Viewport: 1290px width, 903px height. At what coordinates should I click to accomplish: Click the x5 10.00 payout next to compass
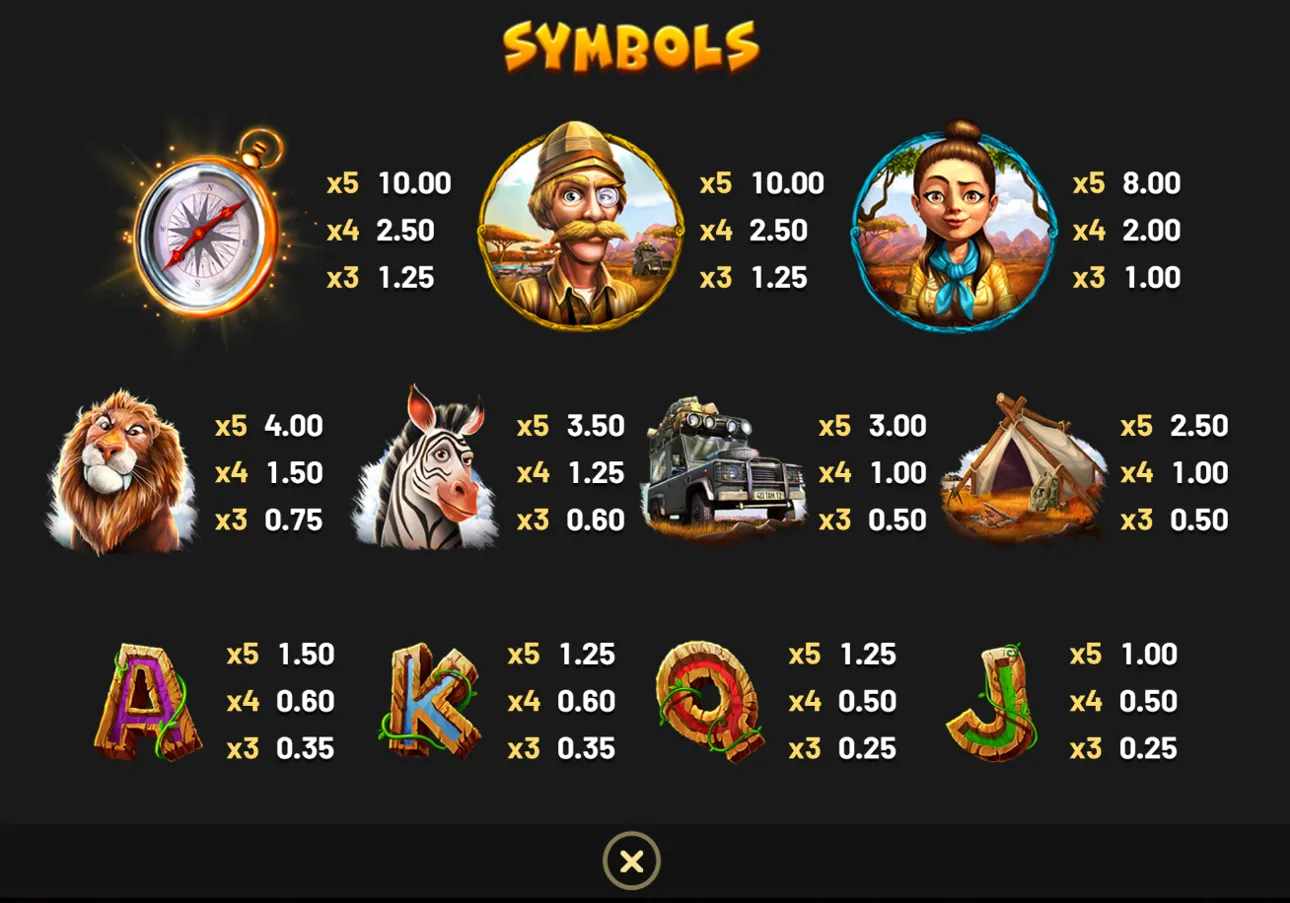390,184
